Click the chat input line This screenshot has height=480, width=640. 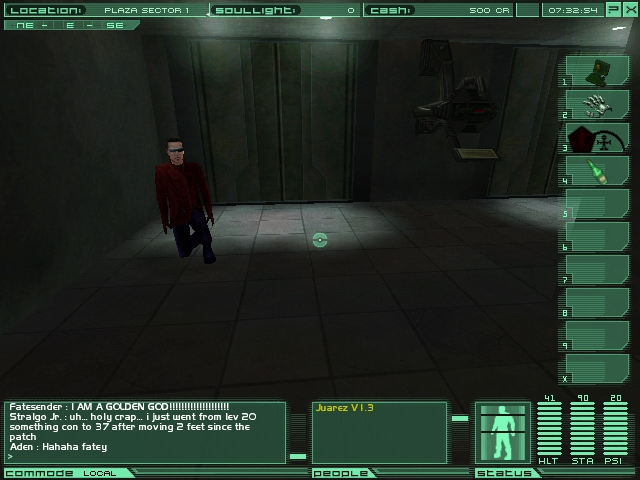click(145, 456)
